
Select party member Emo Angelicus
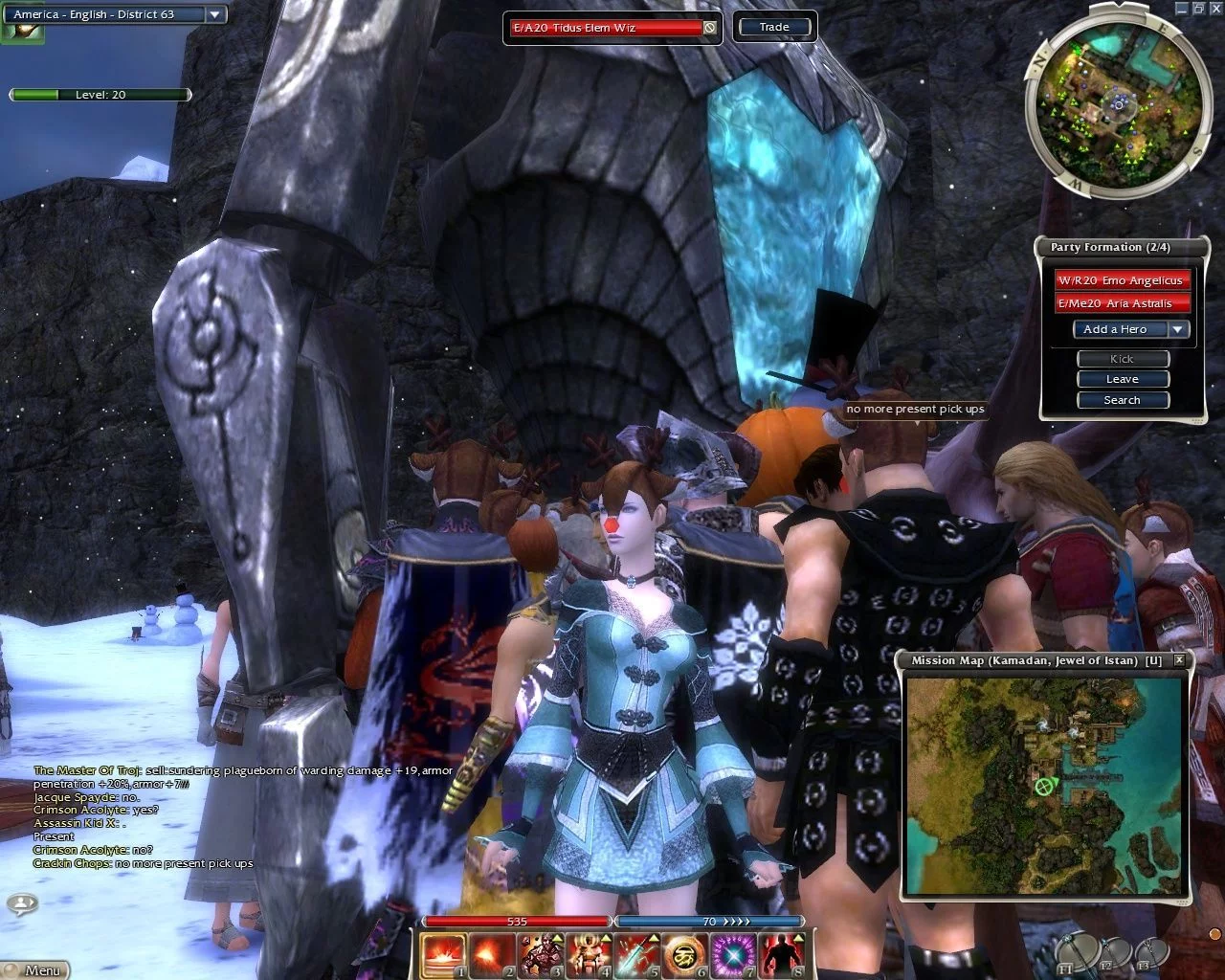click(x=1122, y=280)
